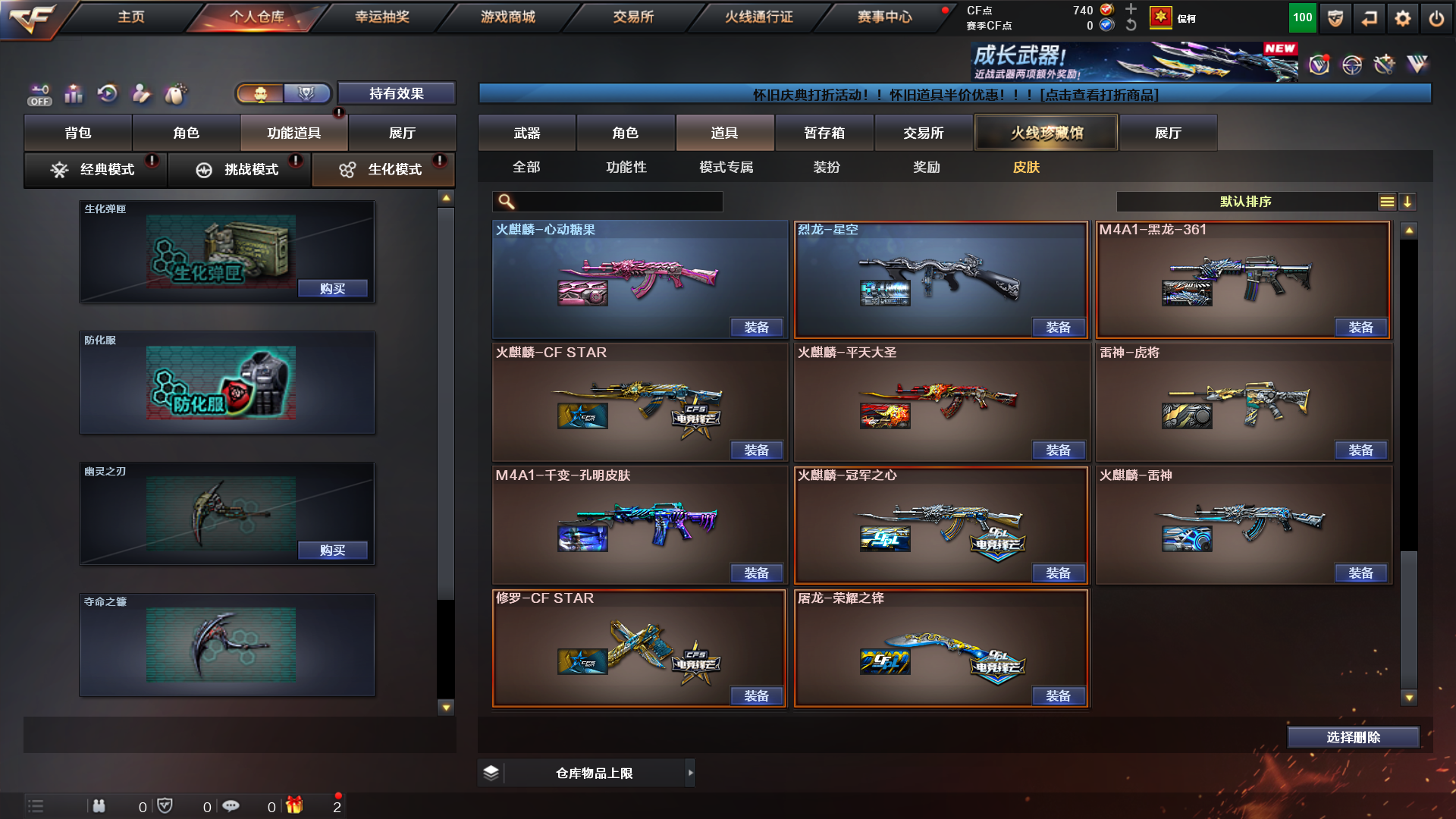Show the 全部 item filter
This screenshot has height=819, width=1456.
coord(526,167)
